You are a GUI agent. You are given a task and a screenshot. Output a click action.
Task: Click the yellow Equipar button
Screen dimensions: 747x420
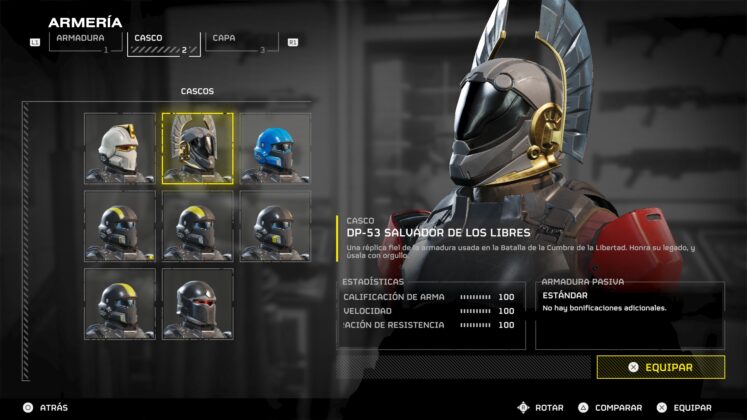pos(660,367)
